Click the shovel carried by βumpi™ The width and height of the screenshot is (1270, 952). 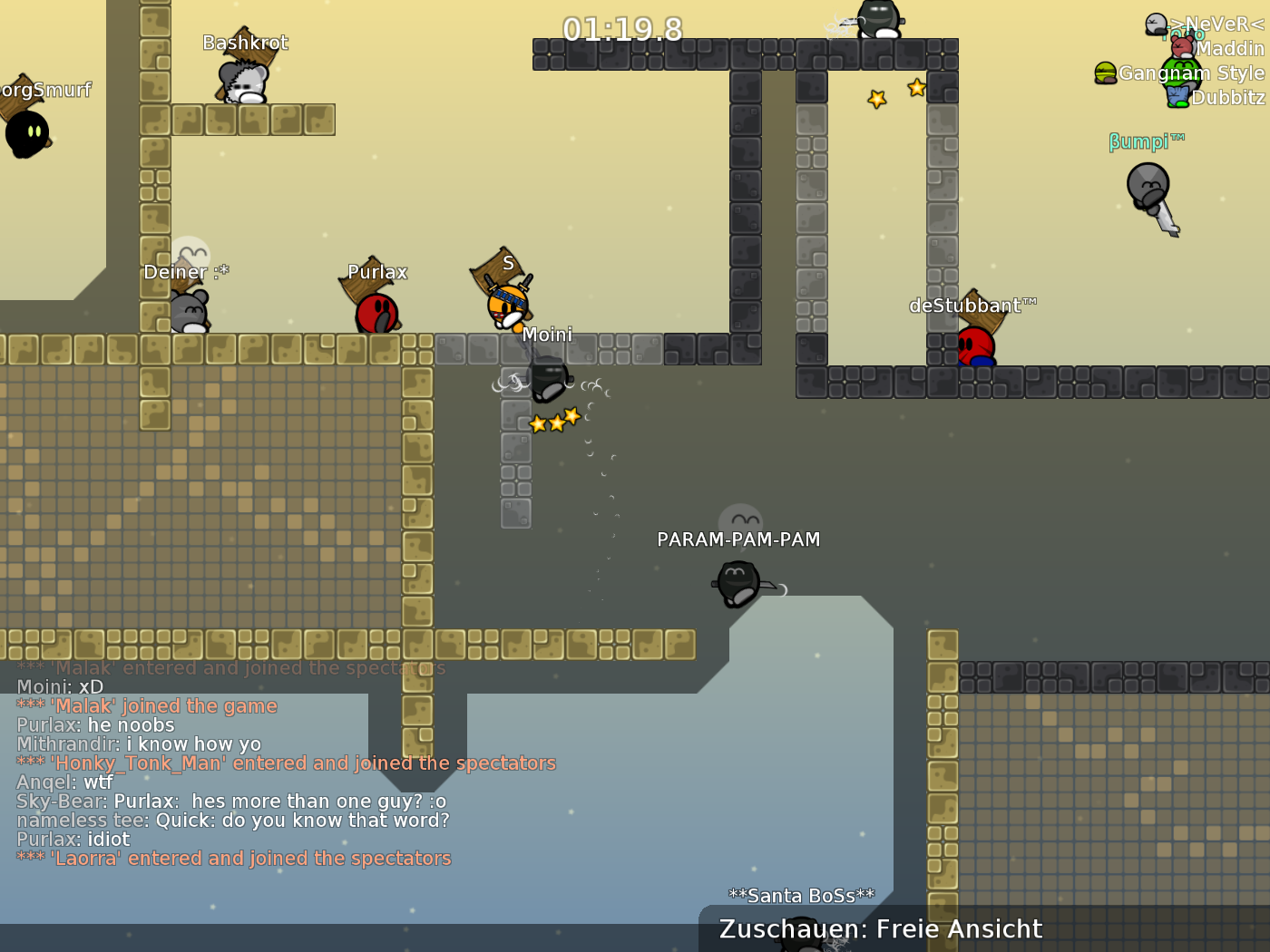tap(1165, 215)
